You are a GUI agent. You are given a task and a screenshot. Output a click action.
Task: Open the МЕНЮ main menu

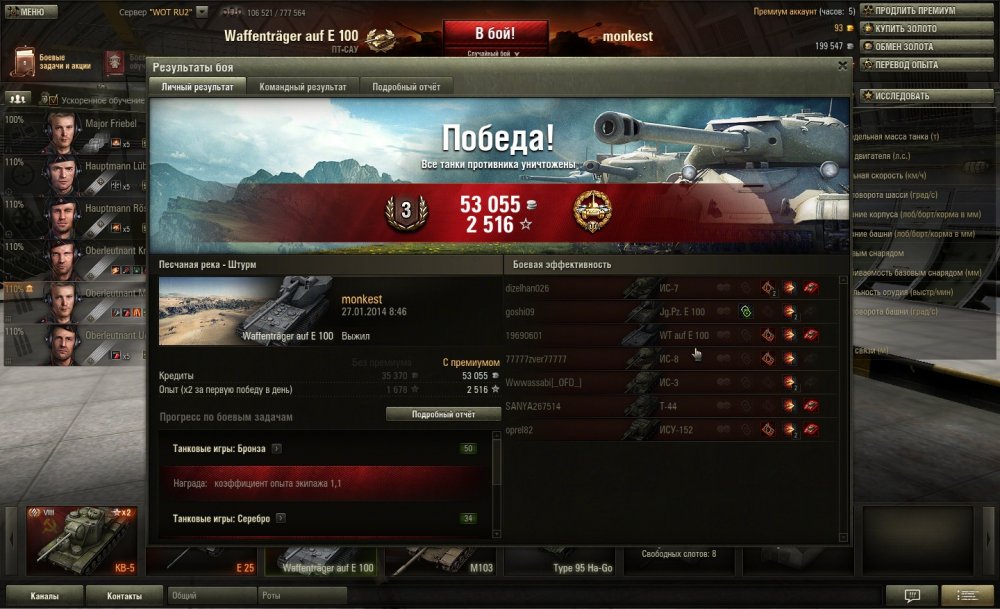click(x=27, y=12)
